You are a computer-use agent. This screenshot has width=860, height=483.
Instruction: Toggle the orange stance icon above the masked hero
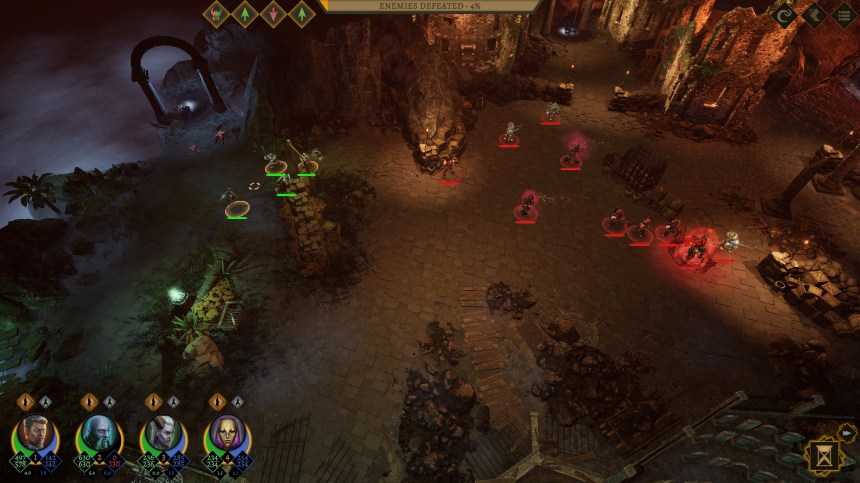217,402
